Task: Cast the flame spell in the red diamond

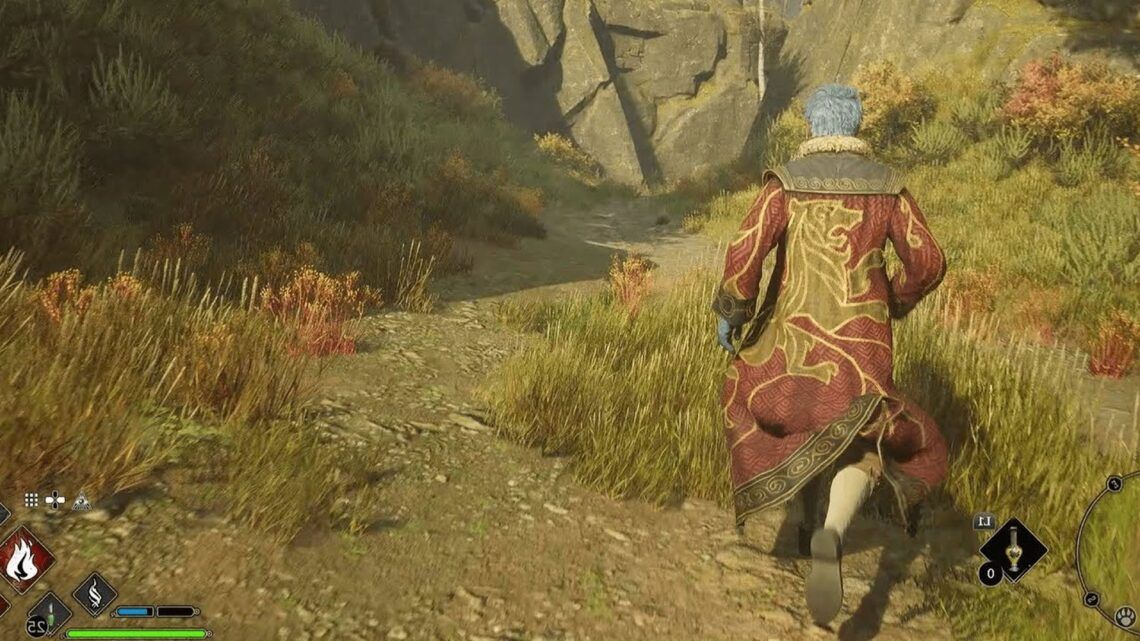Action: 24,558
